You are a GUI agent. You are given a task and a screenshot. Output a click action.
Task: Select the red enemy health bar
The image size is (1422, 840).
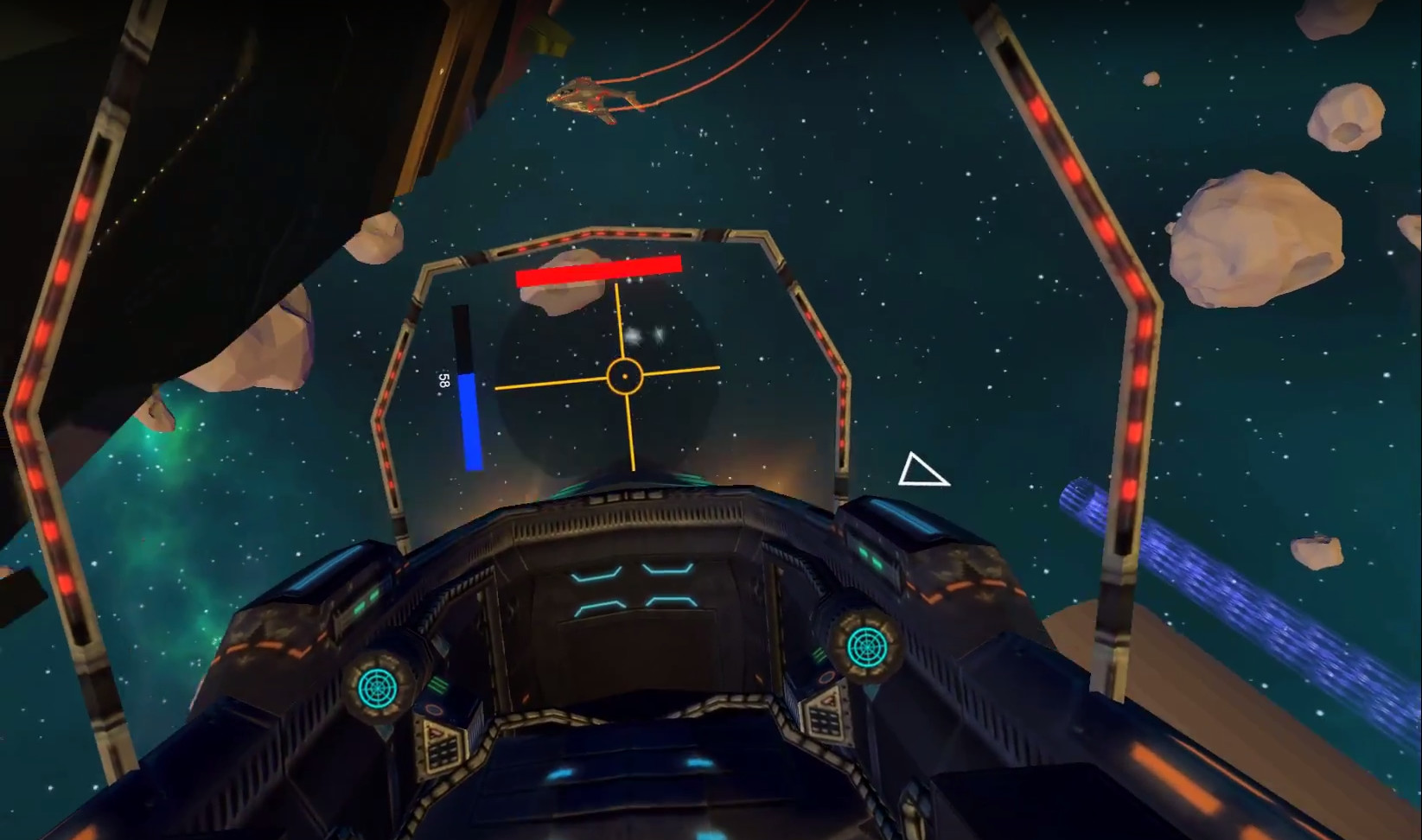pyautogui.click(x=600, y=270)
